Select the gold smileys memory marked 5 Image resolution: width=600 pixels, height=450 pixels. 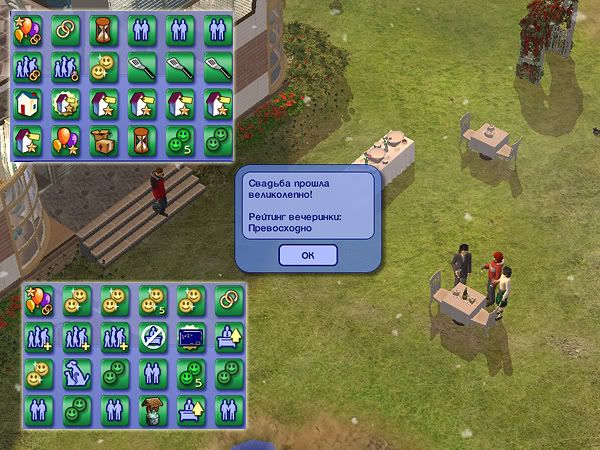[152, 299]
